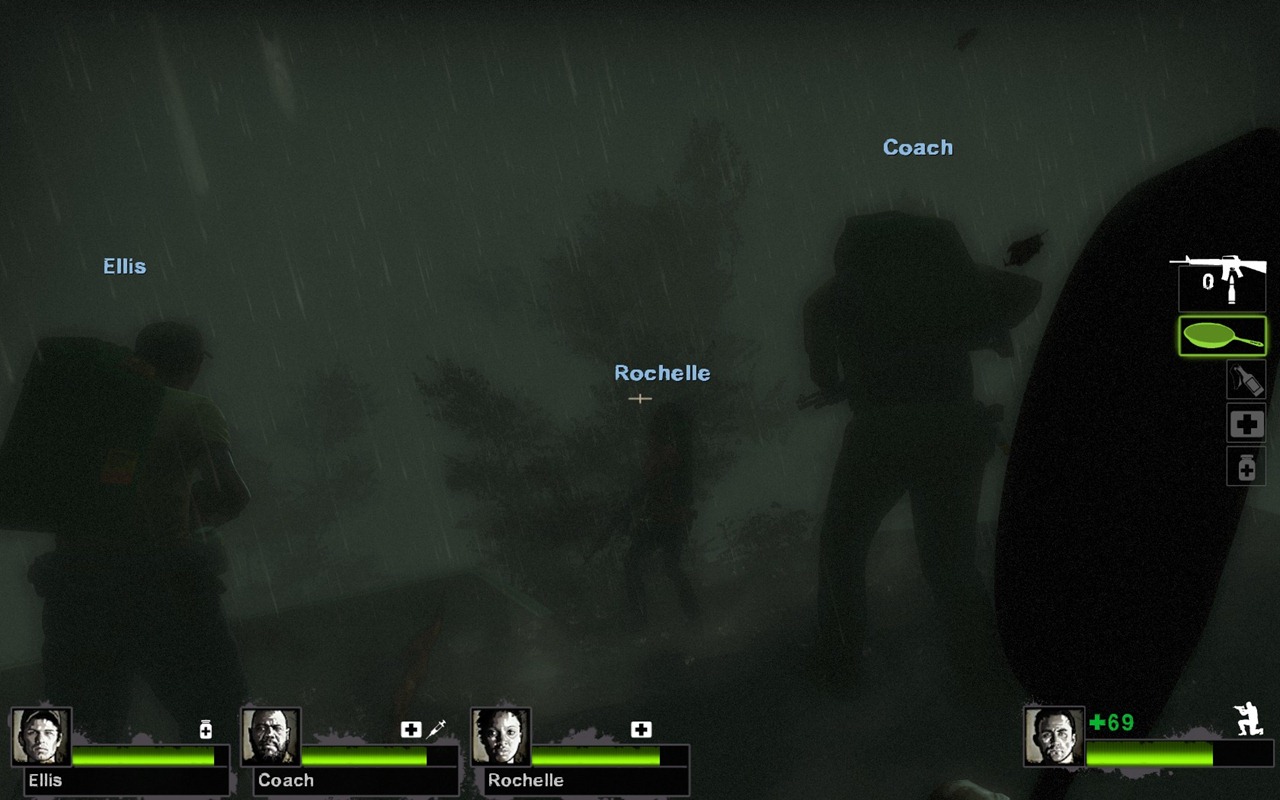Image resolution: width=1280 pixels, height=800 pixels.
Task: Click Ellis's teammate portrait
Action: point(42,737)
